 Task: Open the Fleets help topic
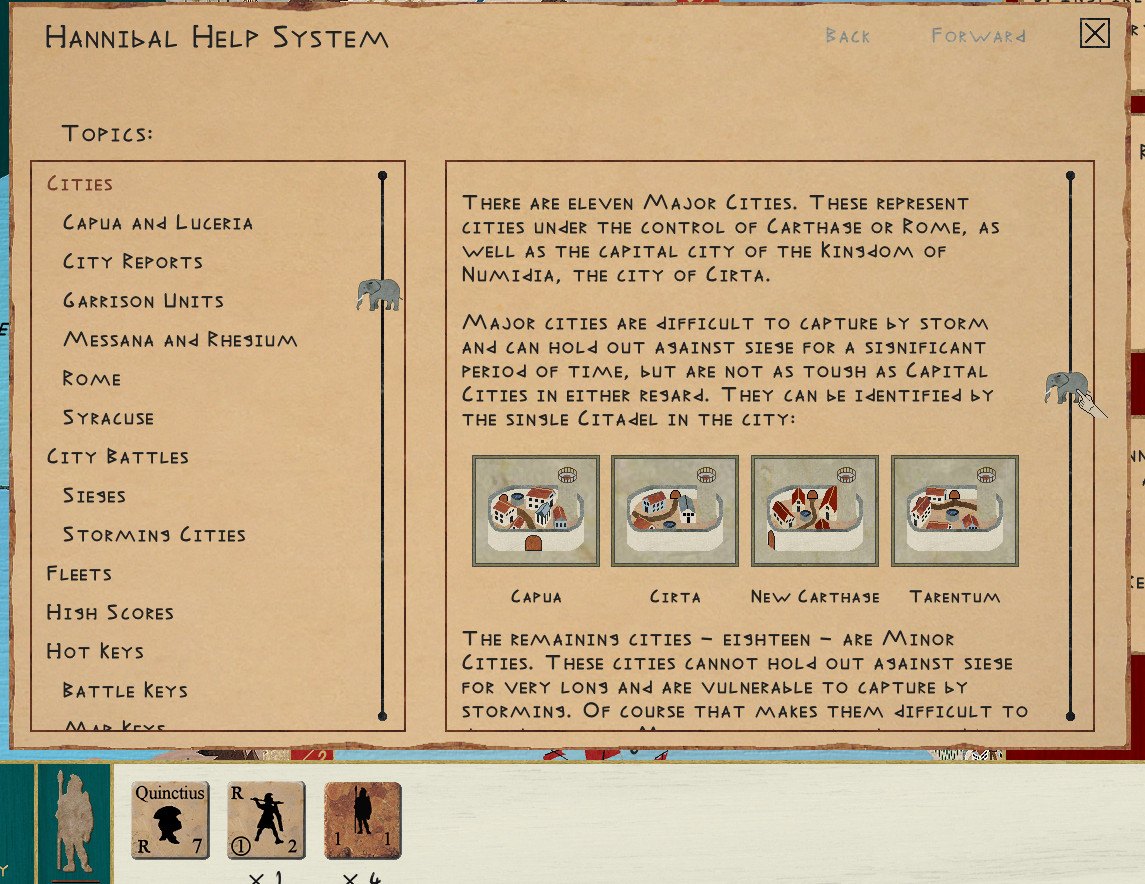coord(79,574)
